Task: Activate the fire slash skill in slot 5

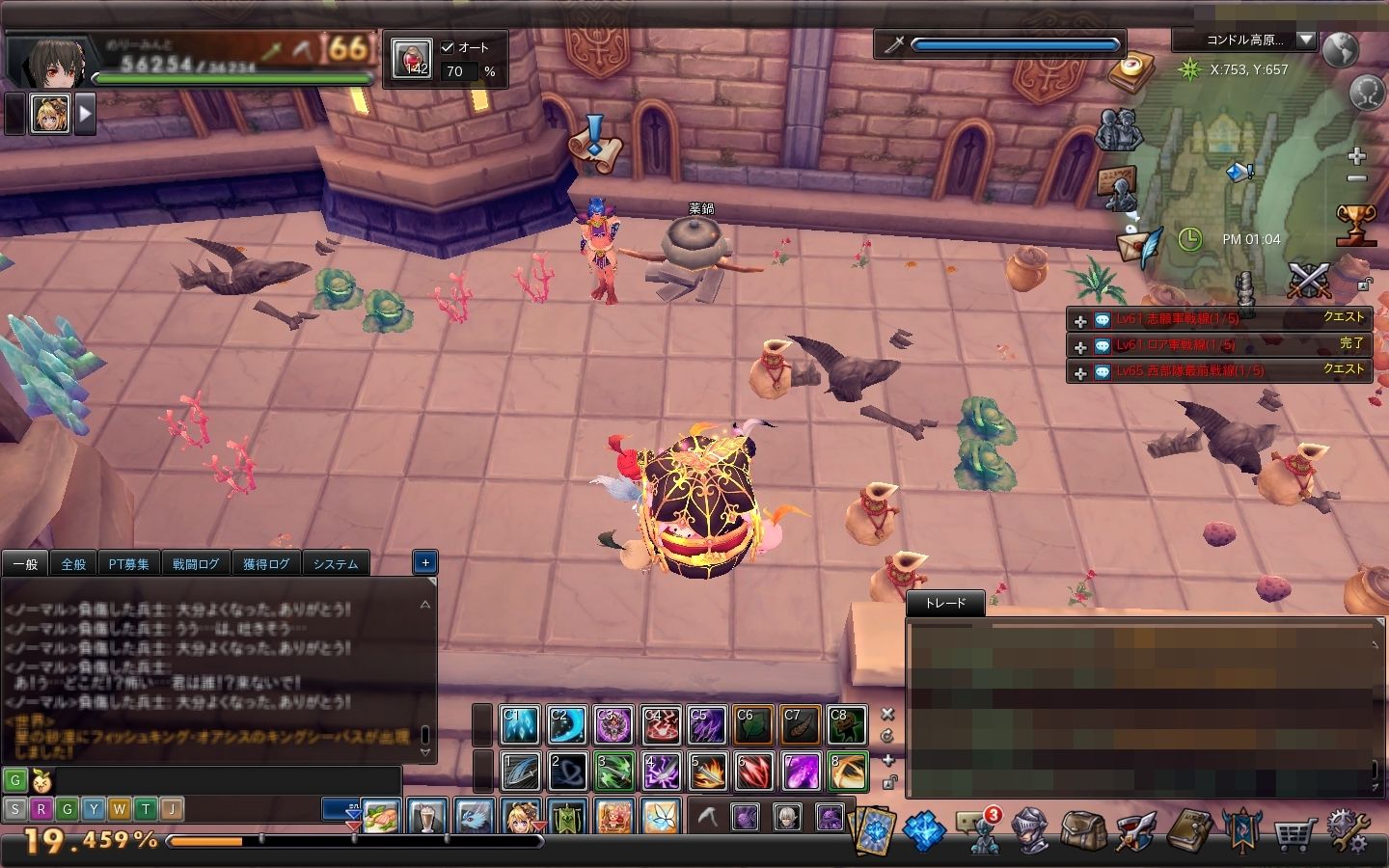Action: (707, 773)
